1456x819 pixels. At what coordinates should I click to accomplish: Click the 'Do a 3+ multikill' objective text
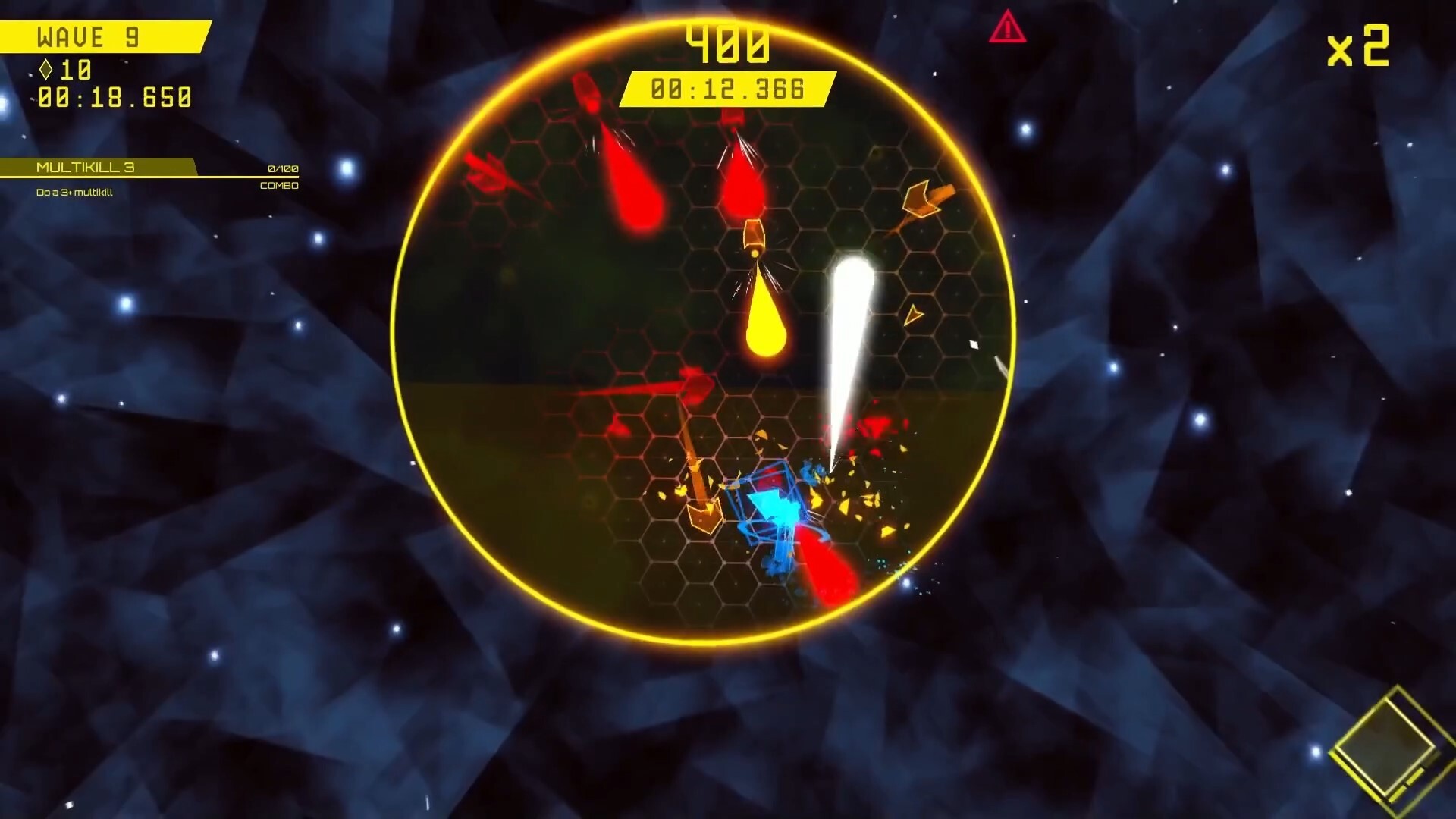[74, 193]
